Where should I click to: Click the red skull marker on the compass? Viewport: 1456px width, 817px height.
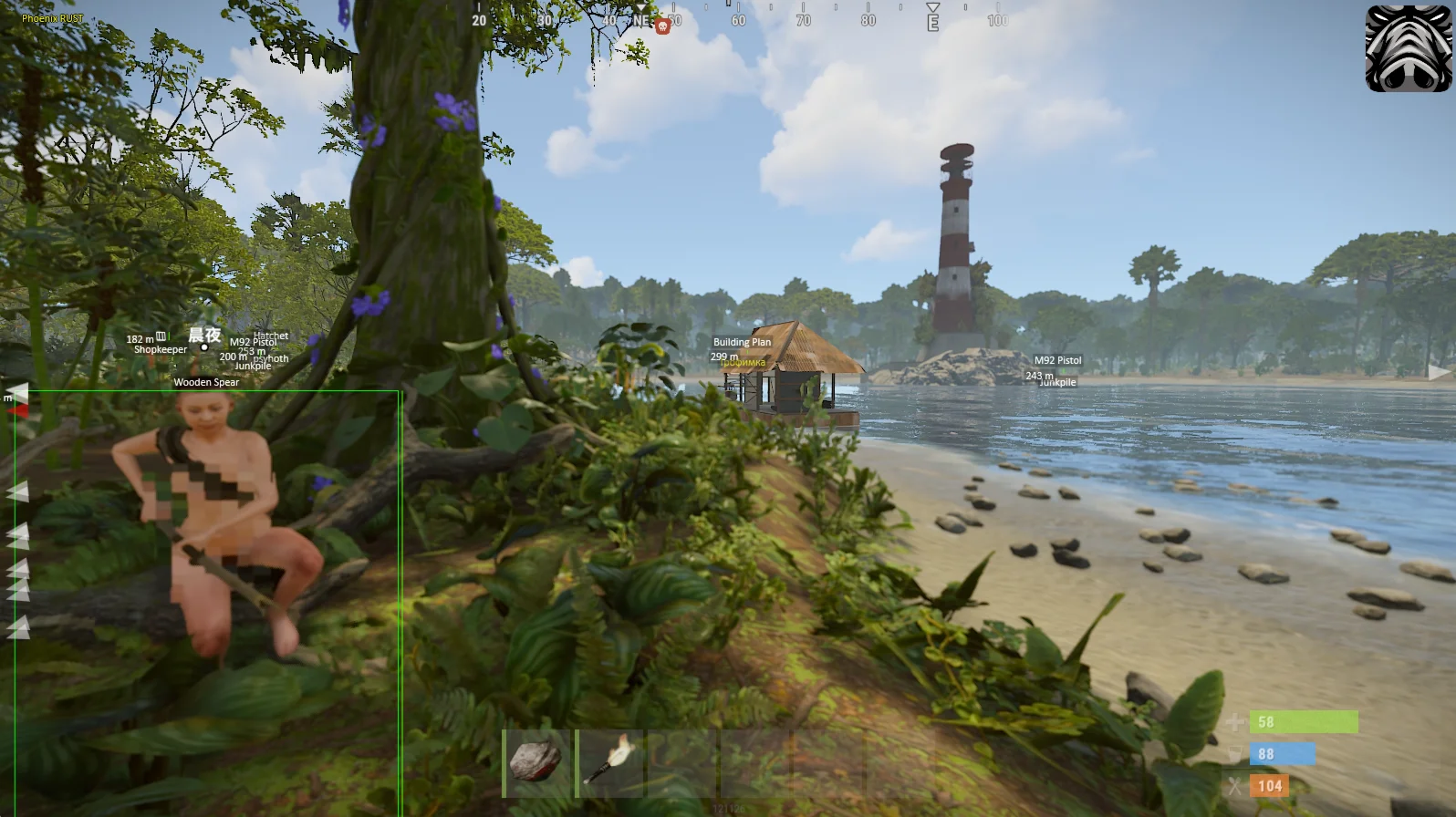pyautogui.click(x=663, y=26)
